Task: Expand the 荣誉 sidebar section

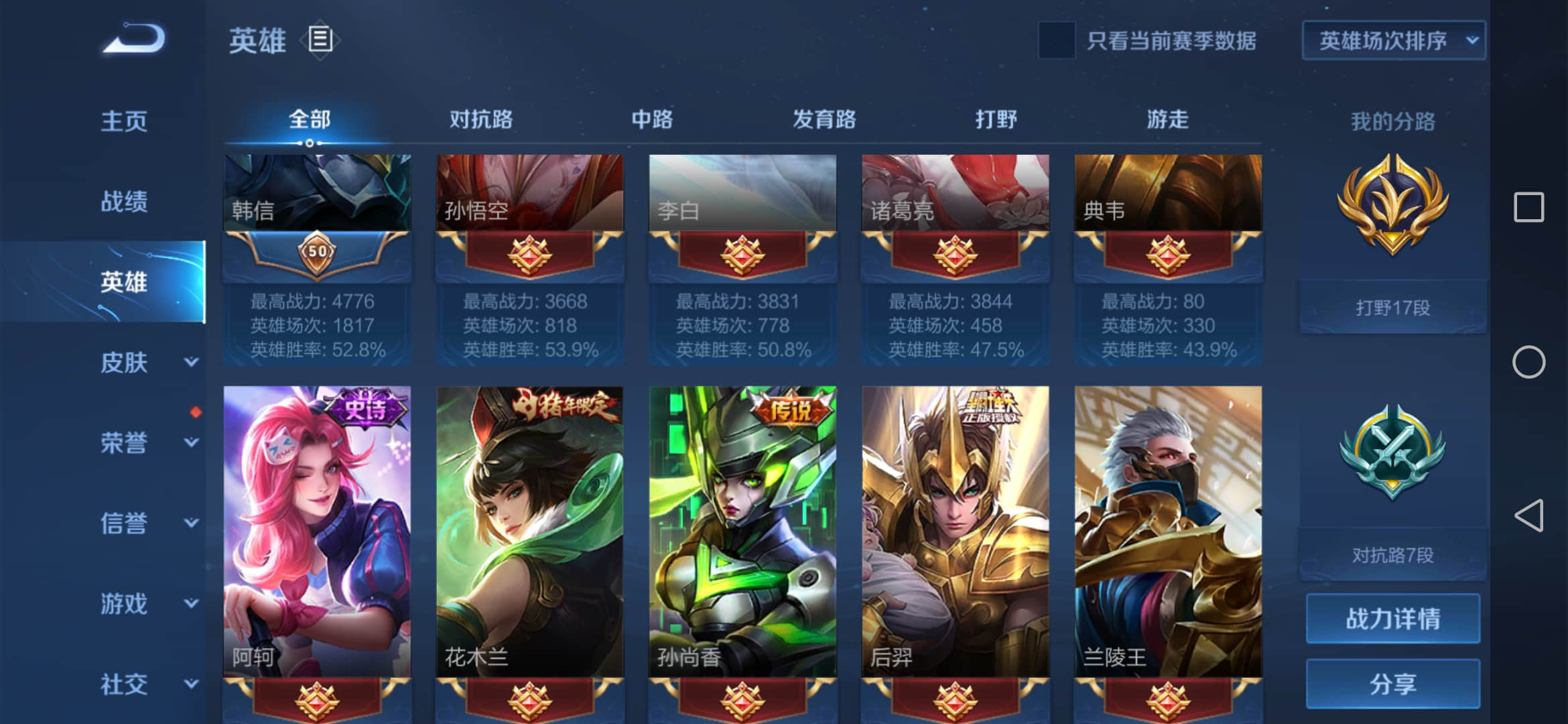Action: 124,442
